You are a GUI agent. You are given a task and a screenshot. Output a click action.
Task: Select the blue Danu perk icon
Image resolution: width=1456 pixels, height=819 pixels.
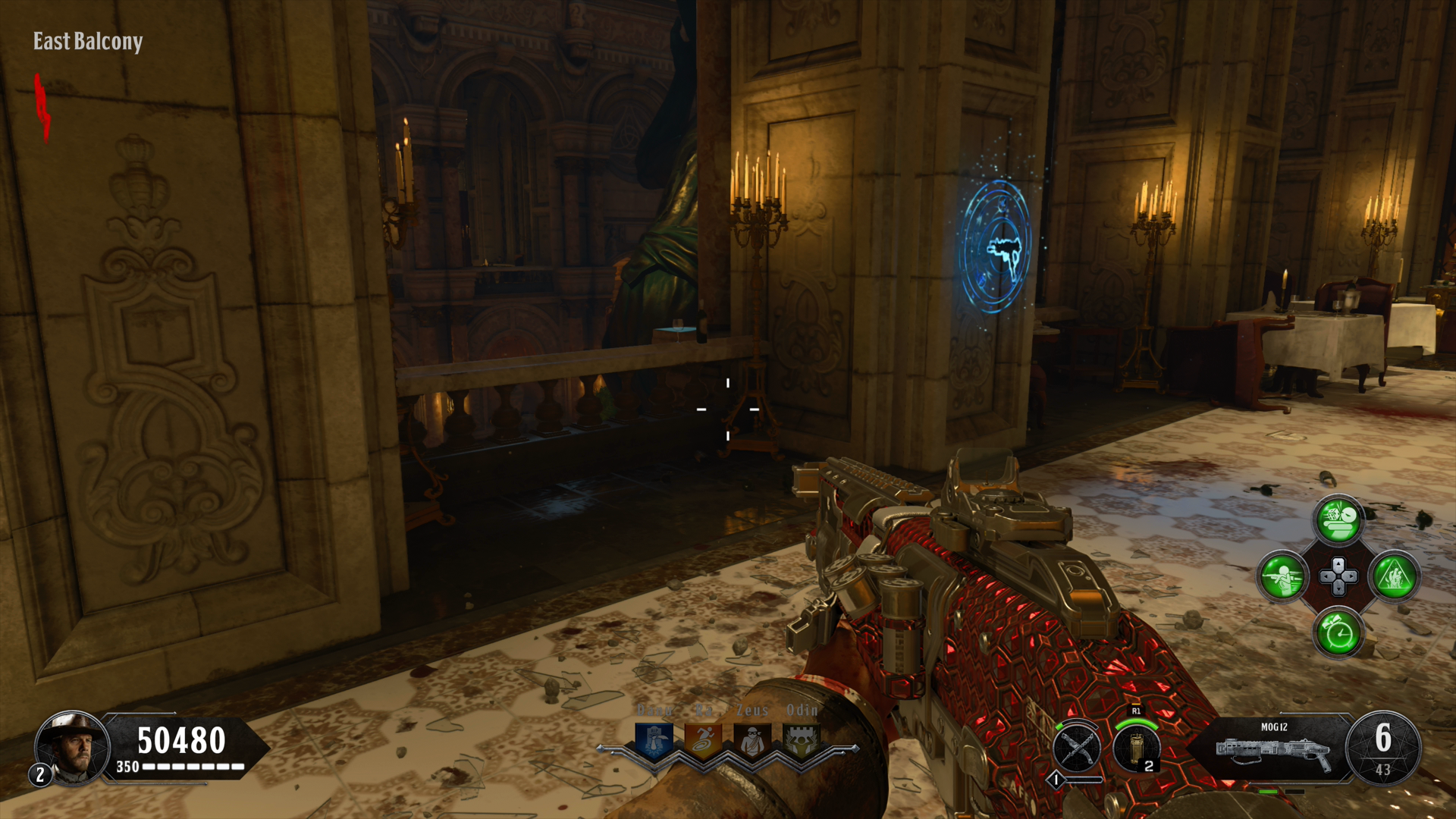tap(654, 741)
